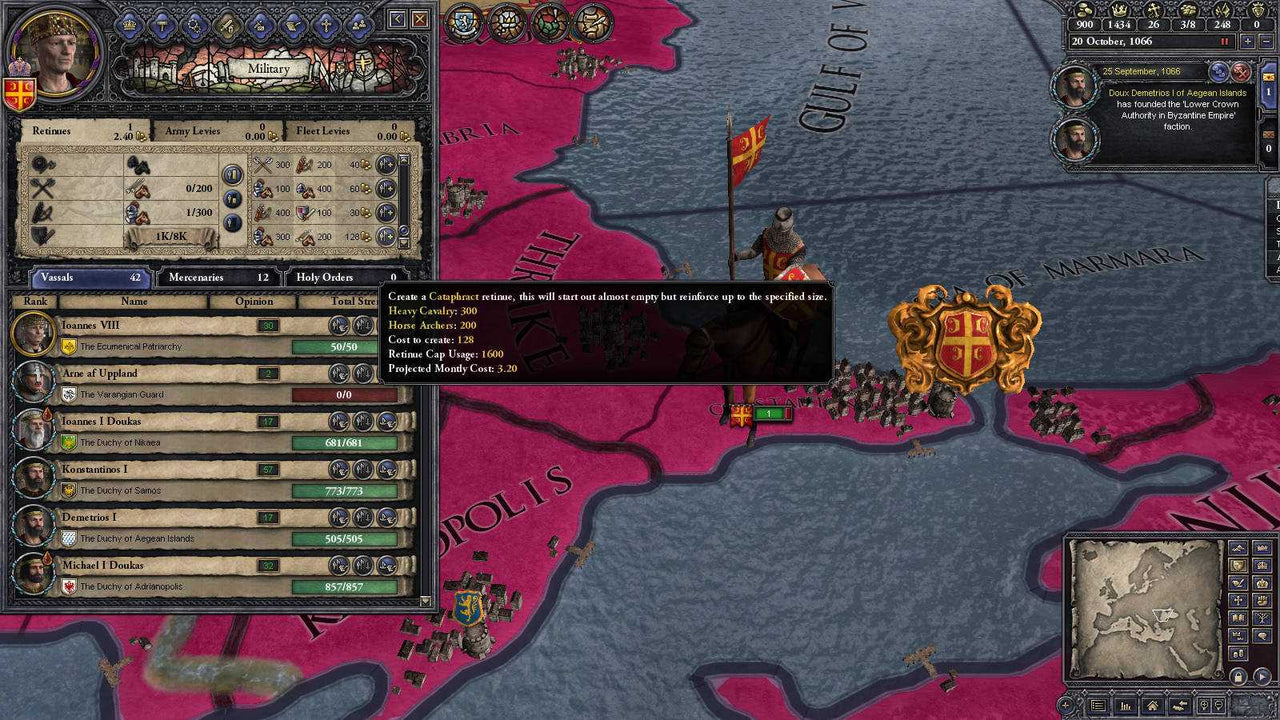This screenshot has height=720, width=1280.
Task: Hire the retinue costing 40 gold
Action: click(x=386, y=165)
